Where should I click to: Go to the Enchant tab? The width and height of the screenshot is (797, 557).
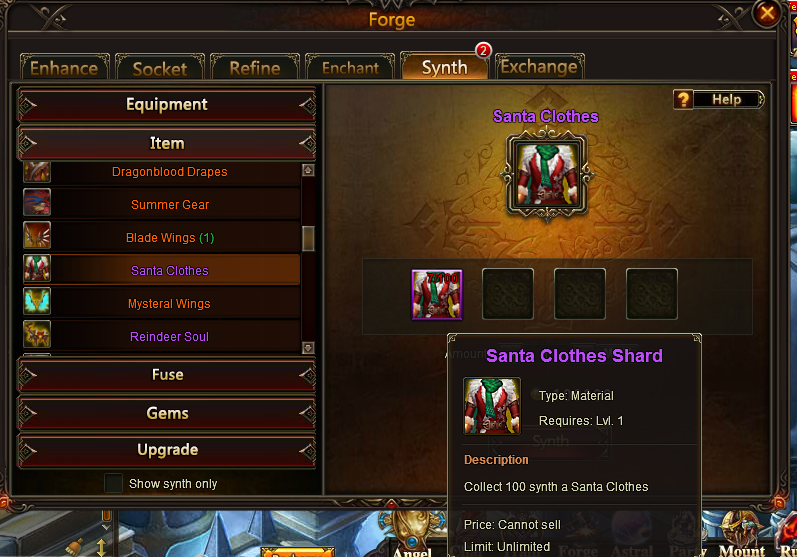[x=350, y=68]
